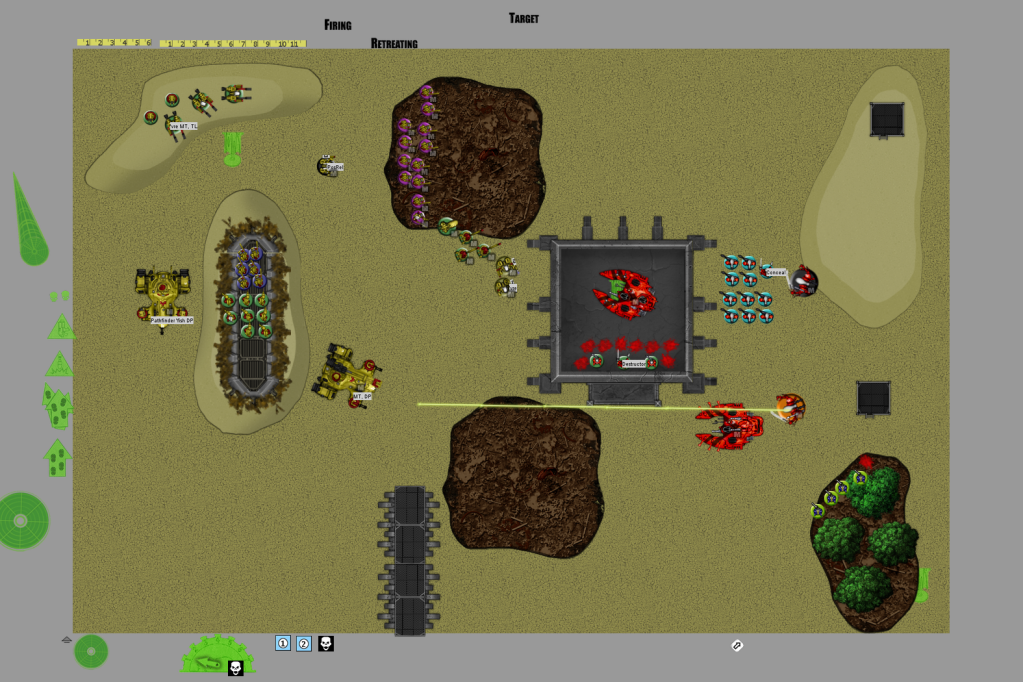Pick the large green circular blast template
Image resolution: width=1023 pixels, height=682 pixels.
coord(22,520)
